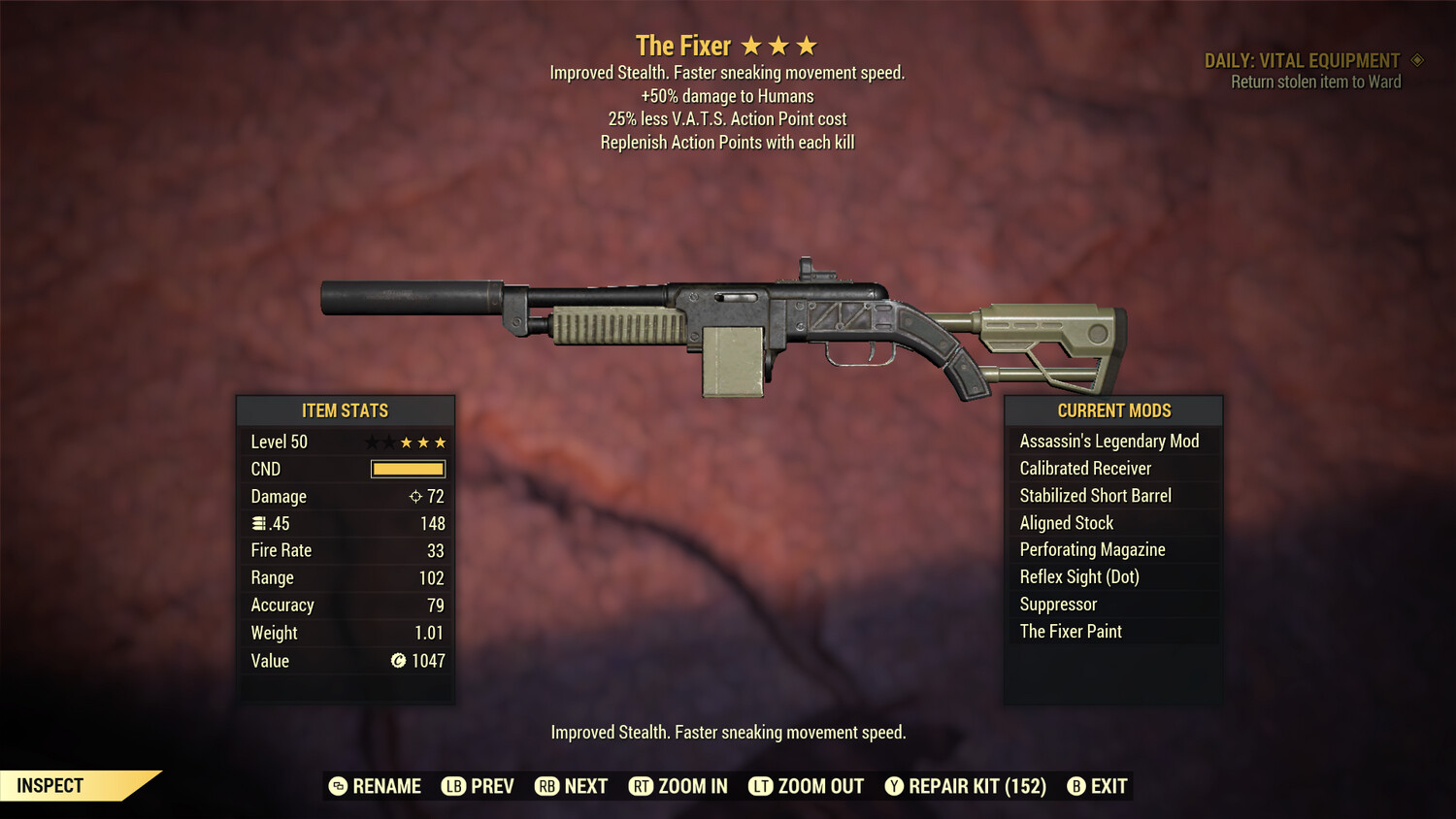
Task: Toggle the third legendary star on Level 50 row
Action: pyautogui.click(x=440, y=442)
